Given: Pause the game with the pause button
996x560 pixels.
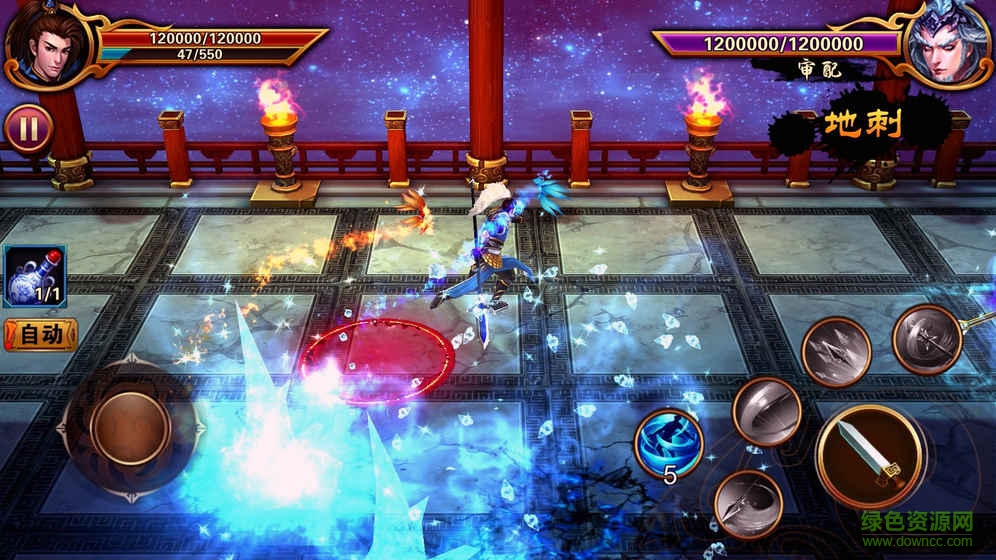Looking at the screenshot, I should [x=28, y=129].
